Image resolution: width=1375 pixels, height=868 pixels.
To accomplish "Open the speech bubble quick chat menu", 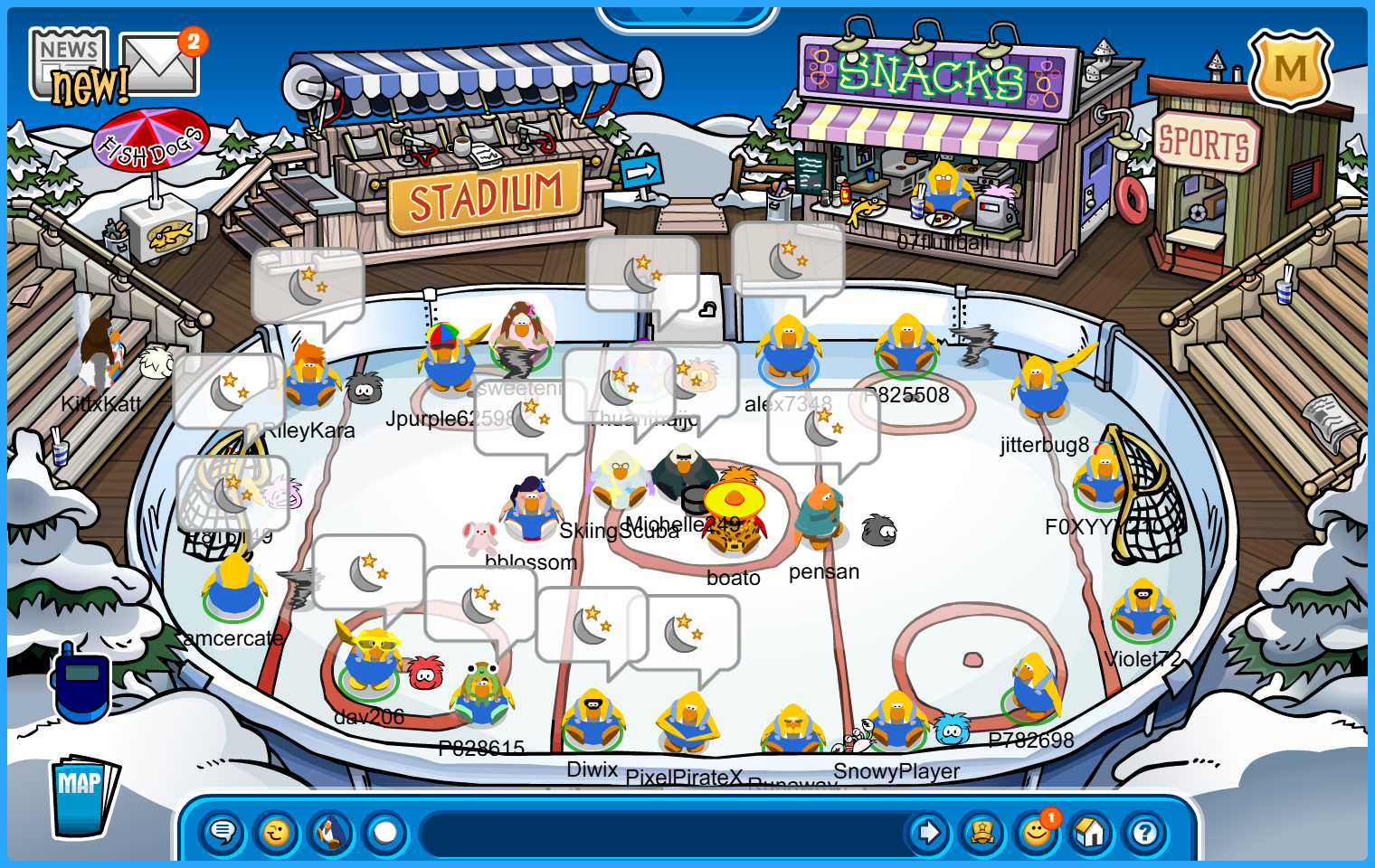I will click(222, 832).
